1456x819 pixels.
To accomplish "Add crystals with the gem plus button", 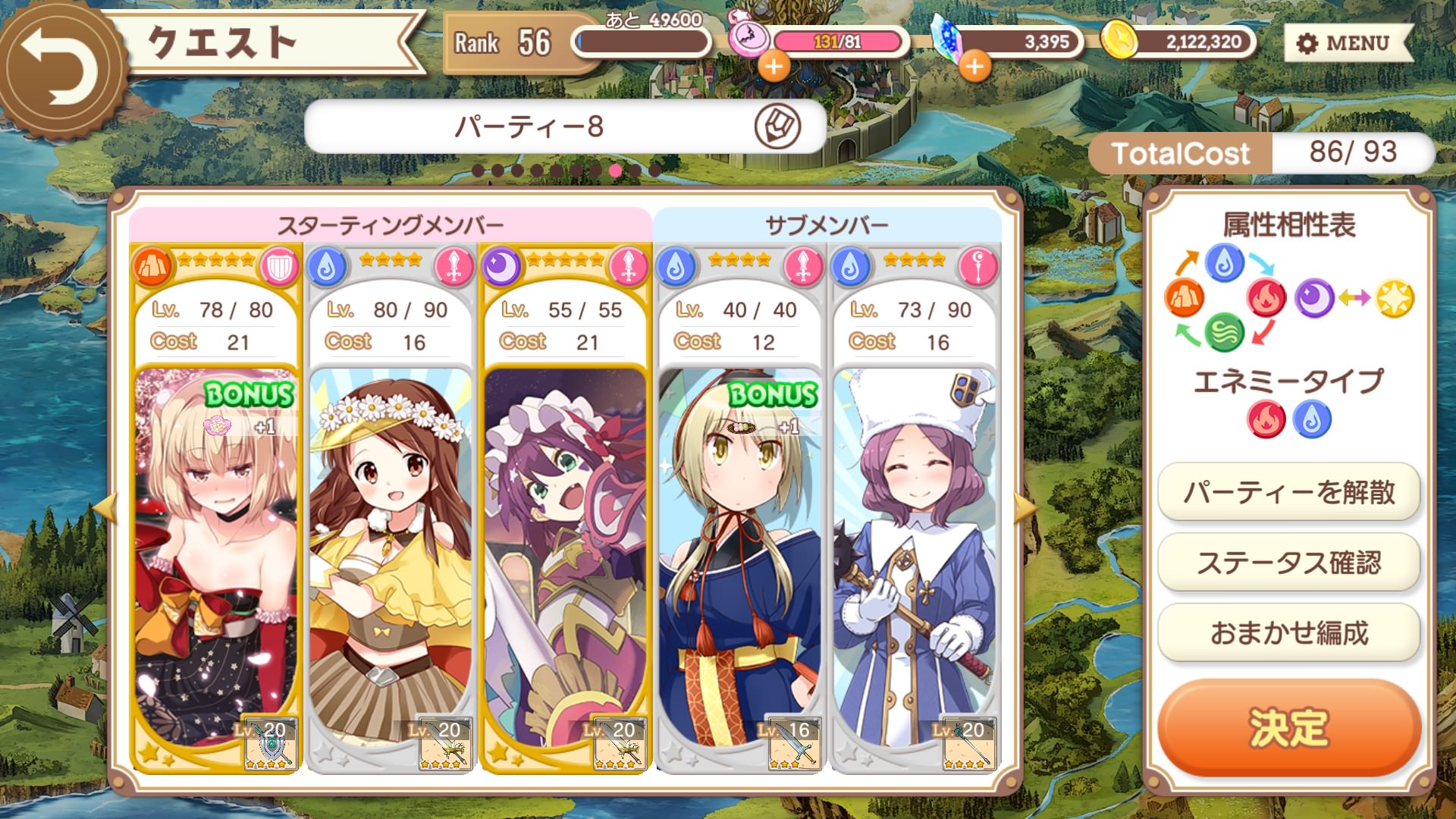I will point(974,67).
